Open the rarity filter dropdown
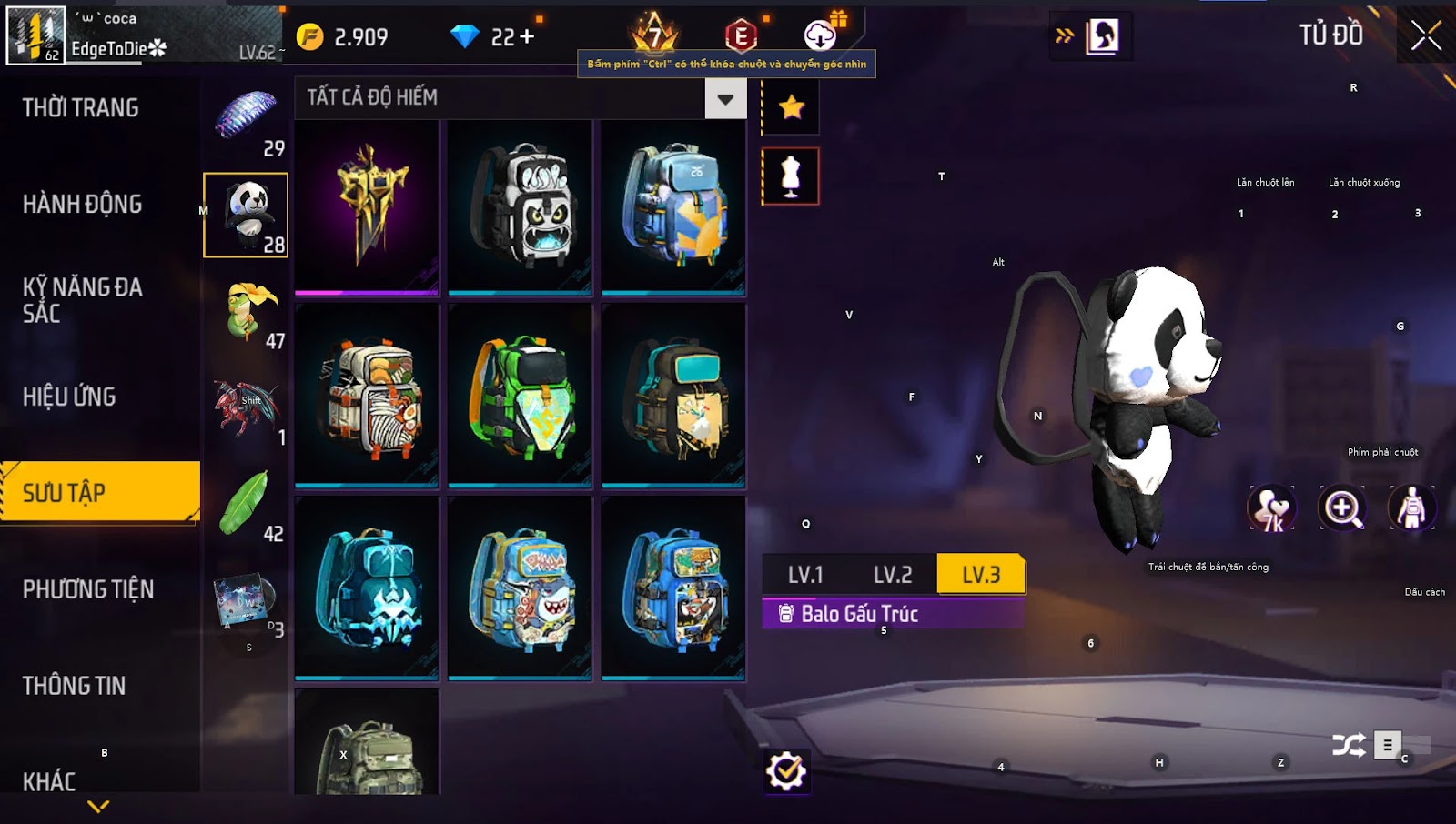Screen dimensions: 1456x824 pos(725,98)
